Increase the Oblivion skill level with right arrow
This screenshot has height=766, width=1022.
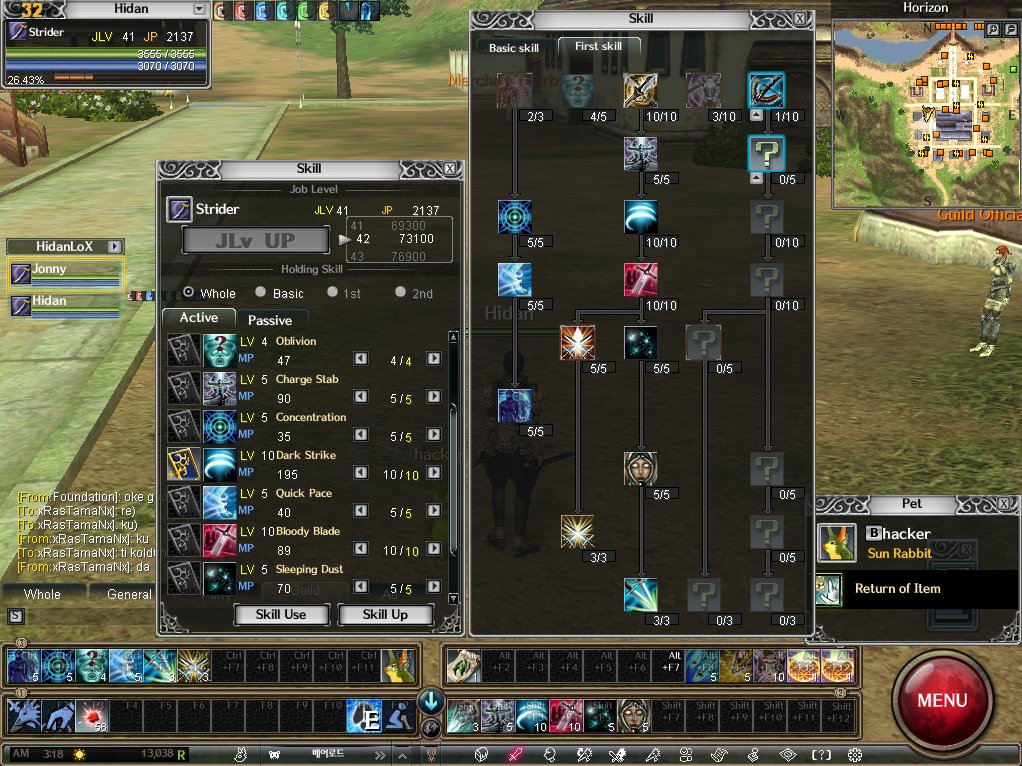[434, 359]
